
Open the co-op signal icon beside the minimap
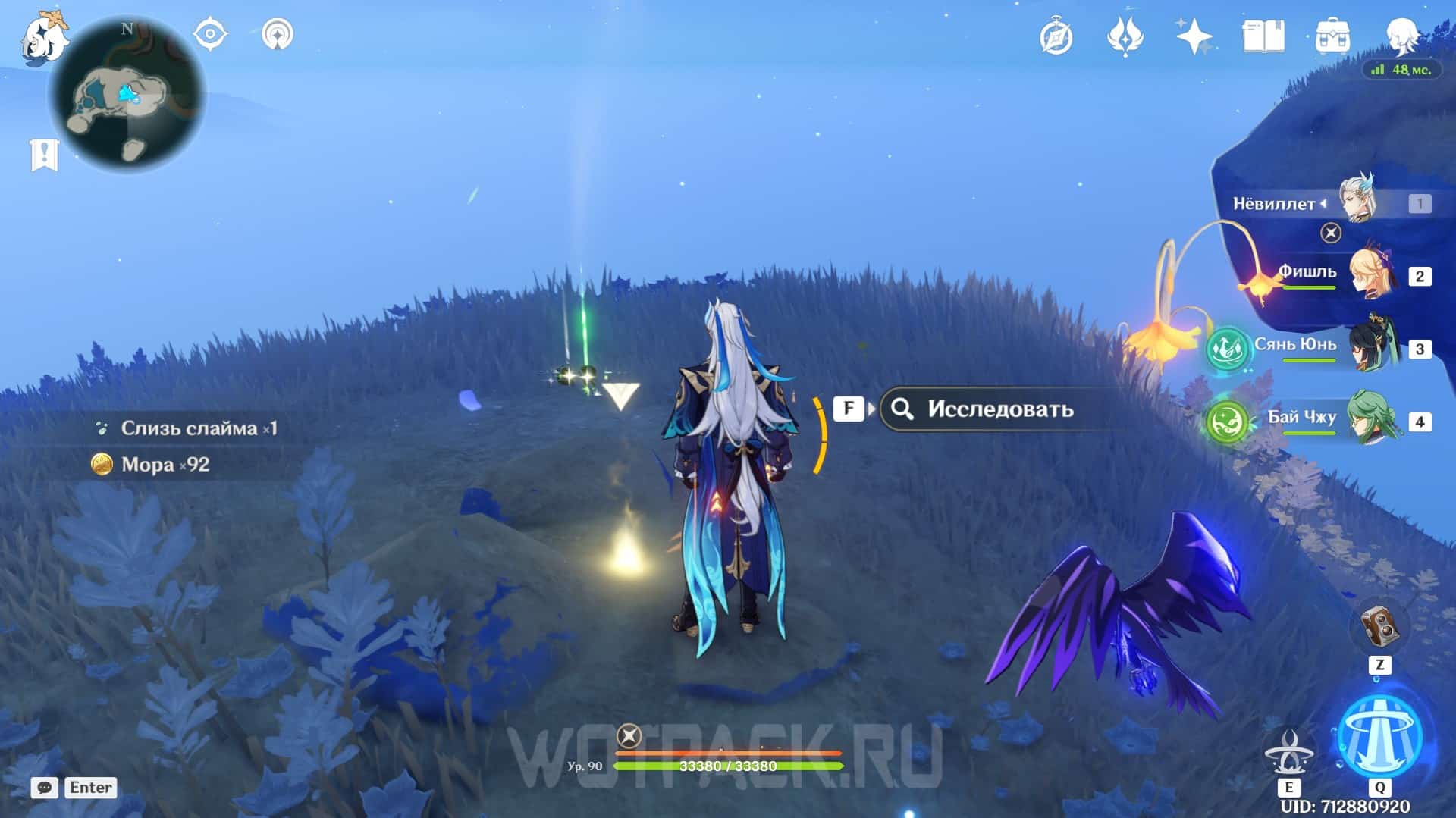pos(277,35)
